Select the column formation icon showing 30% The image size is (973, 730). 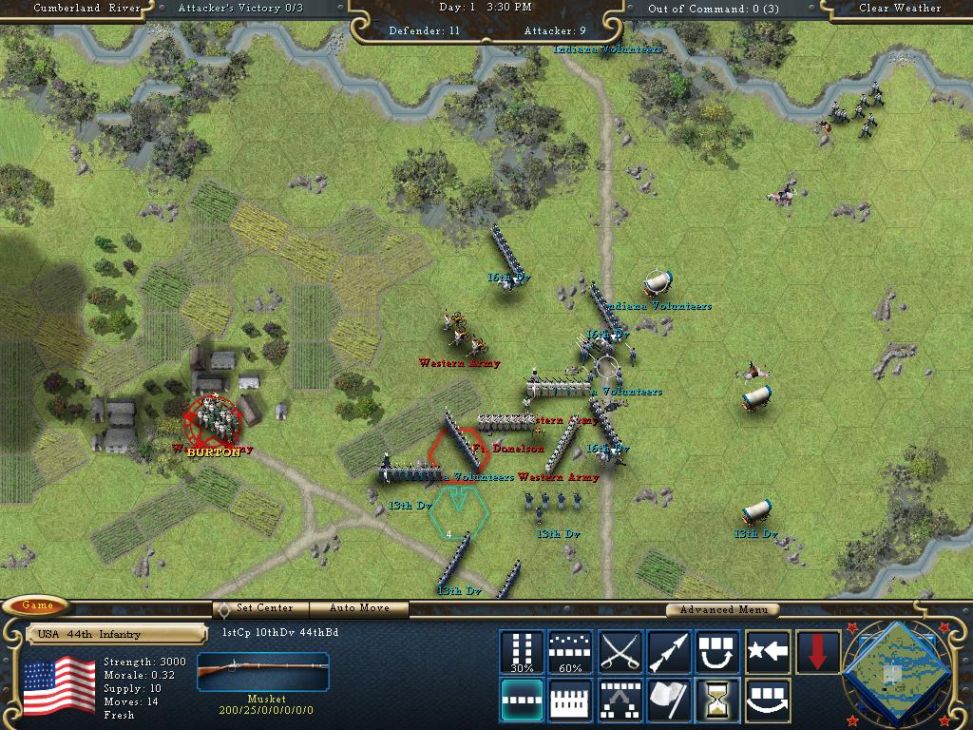521,652
